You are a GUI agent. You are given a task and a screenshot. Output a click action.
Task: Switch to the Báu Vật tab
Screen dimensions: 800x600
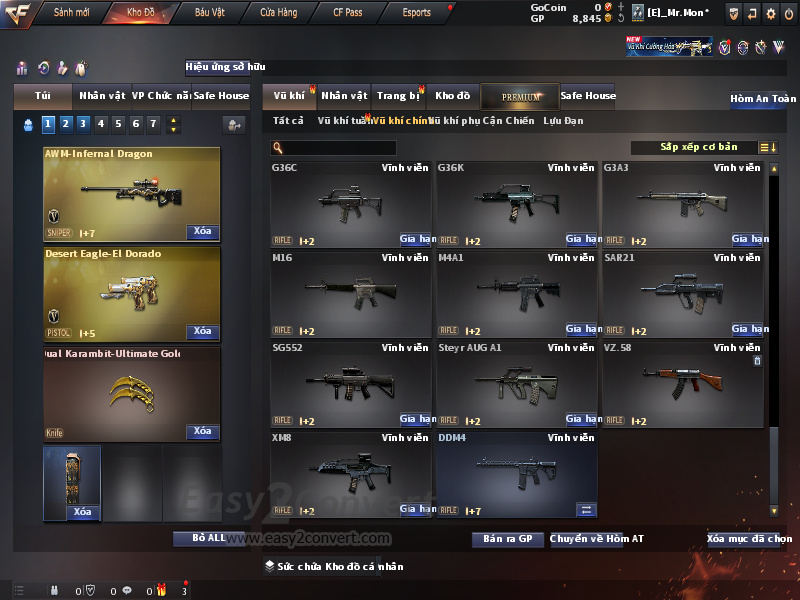coord(209,12)
